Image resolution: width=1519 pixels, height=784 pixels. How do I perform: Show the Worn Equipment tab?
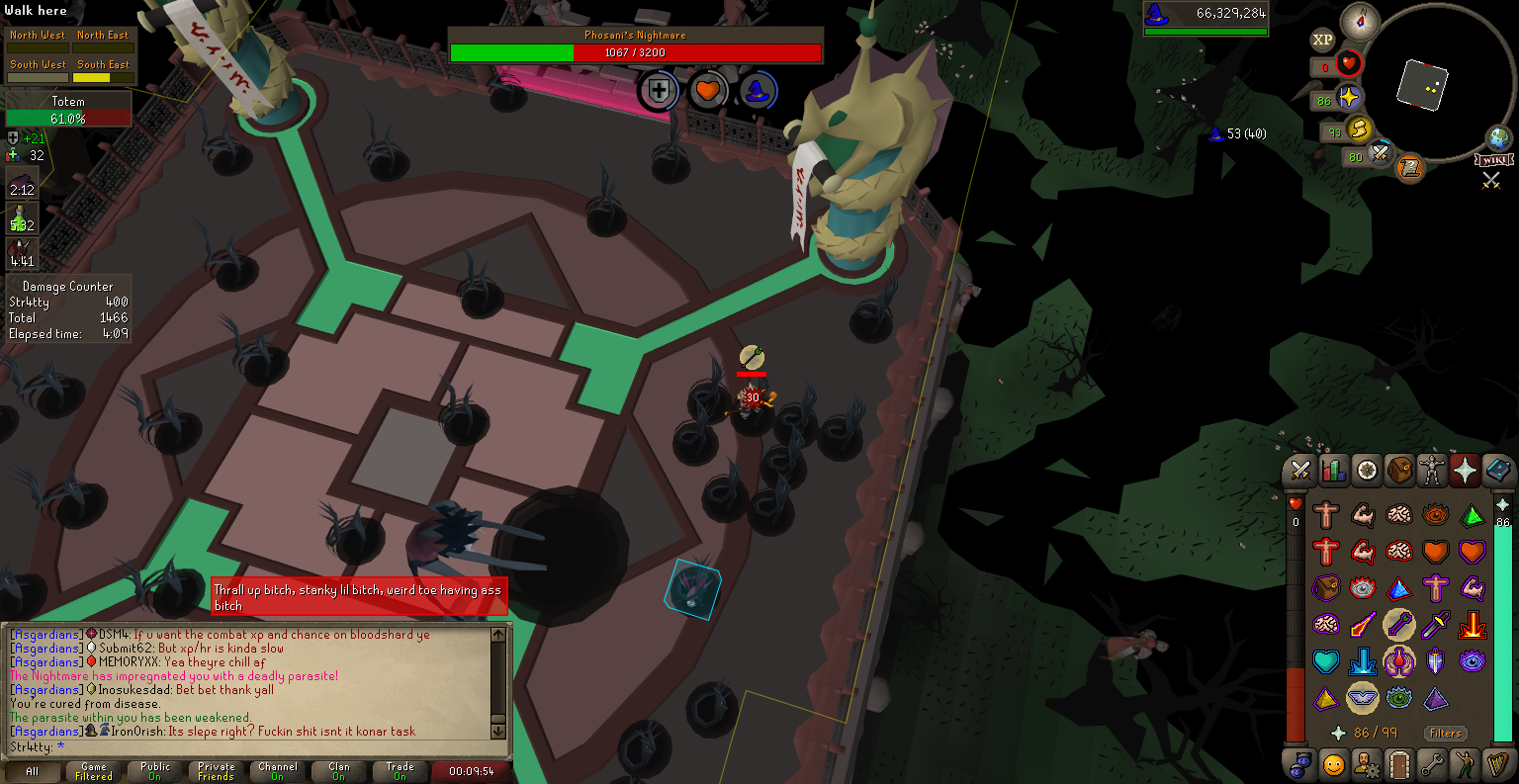tap(1432, 471)
